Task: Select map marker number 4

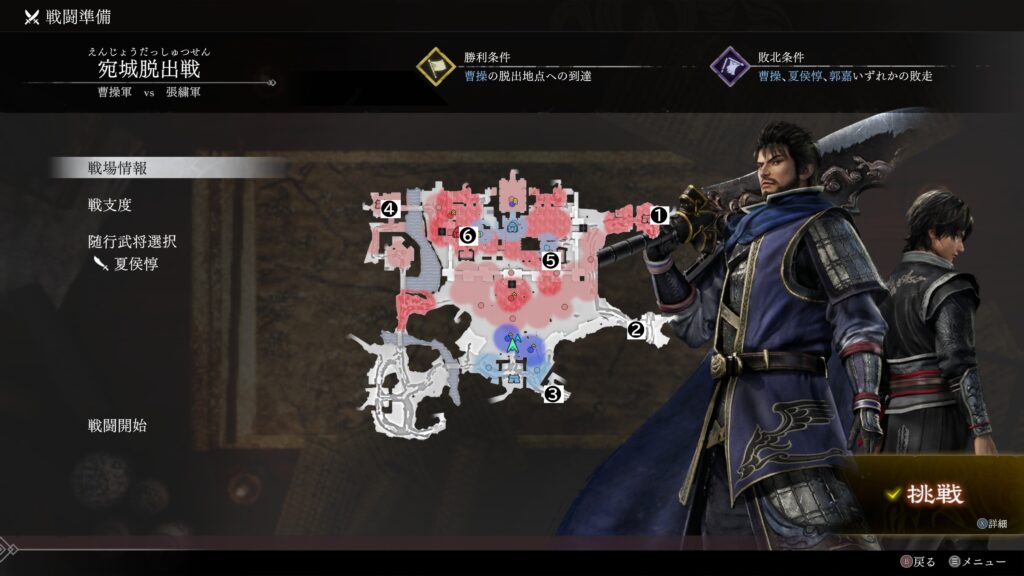Action: pos(388,209)
